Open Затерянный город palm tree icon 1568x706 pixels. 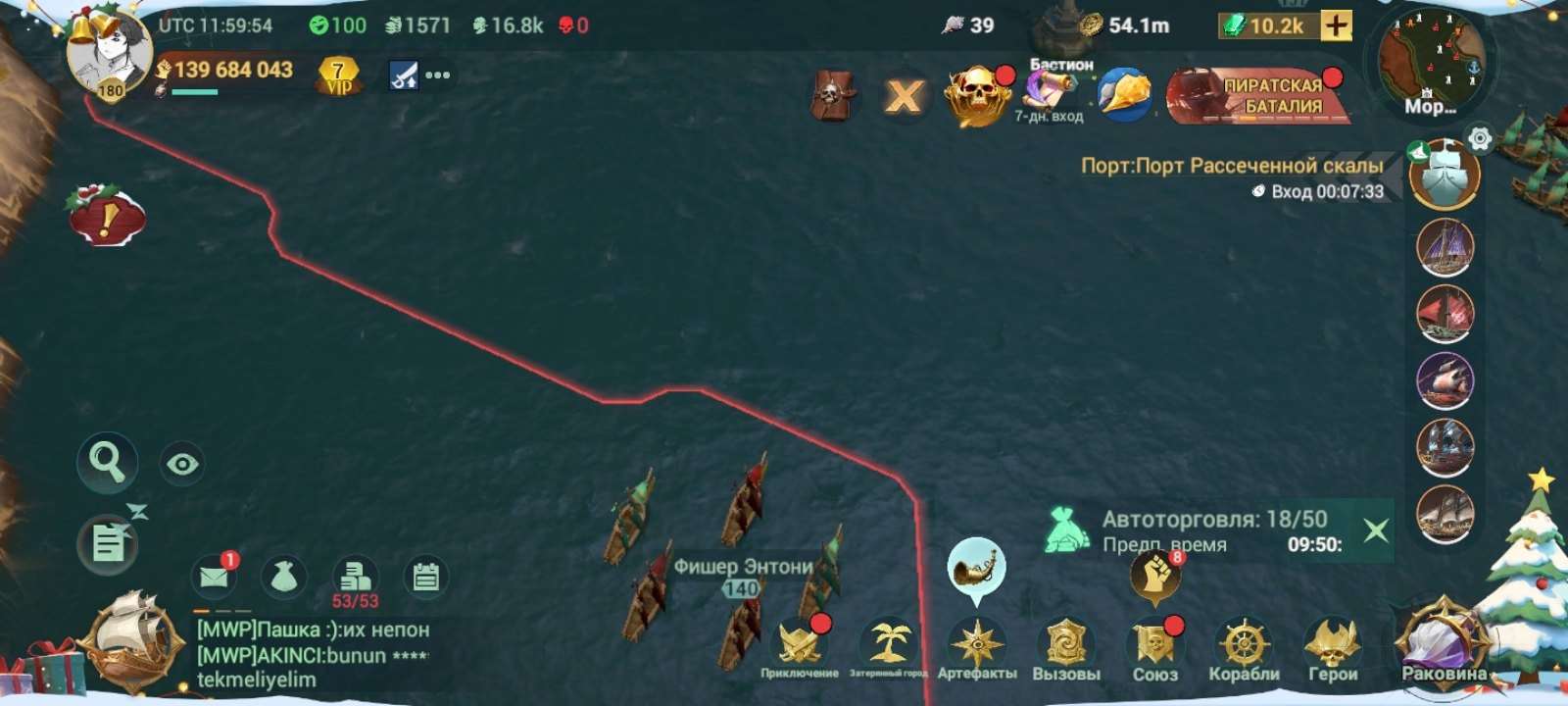click(x=888, y=642)
